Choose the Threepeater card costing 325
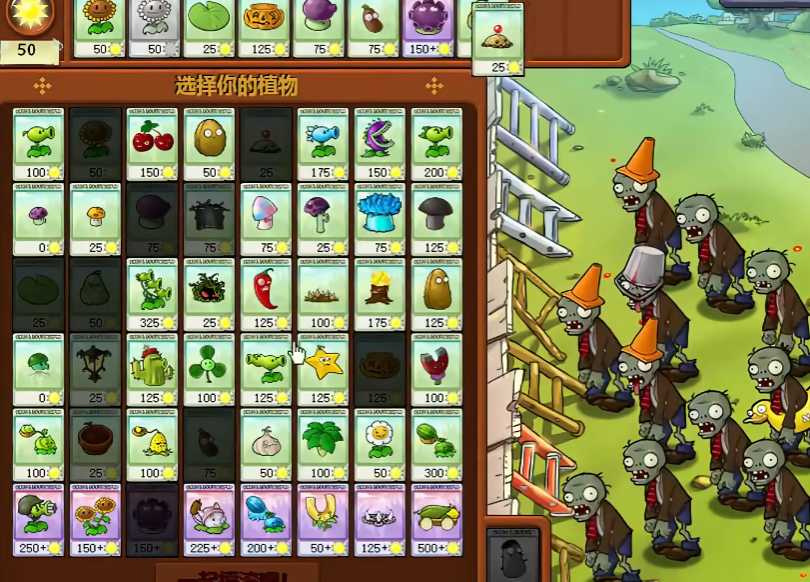Image resolution: width=810 pixels, height=582 pixels. point(152,294)
